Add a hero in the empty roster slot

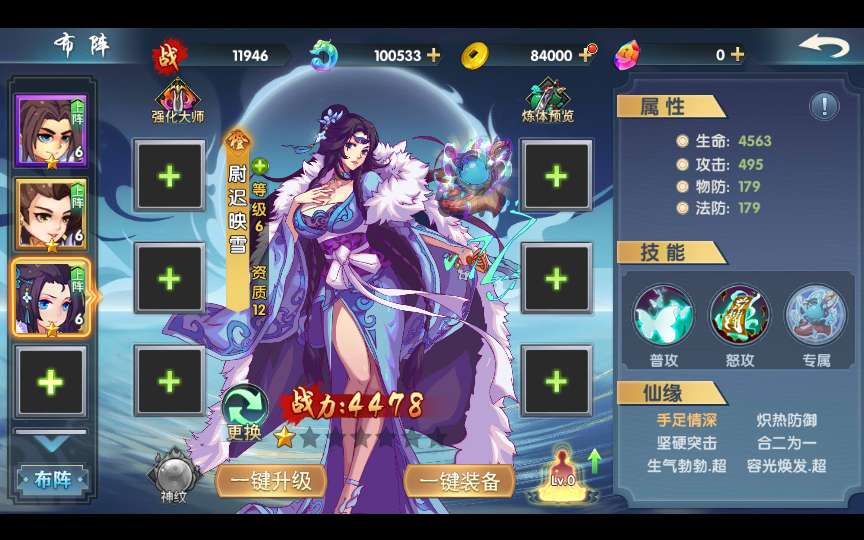pyautogui.click(x=51, y=381)
